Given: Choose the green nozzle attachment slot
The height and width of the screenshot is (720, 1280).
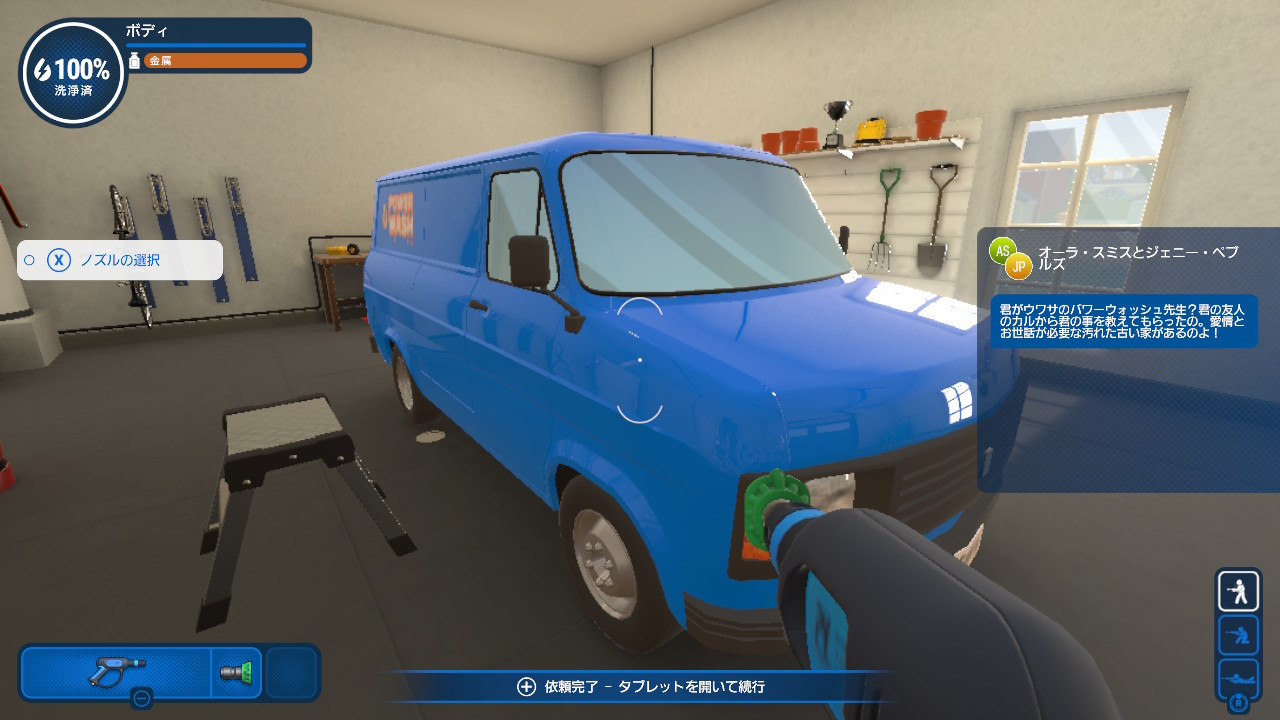Looking at the screenshot, I should point(237,672).
